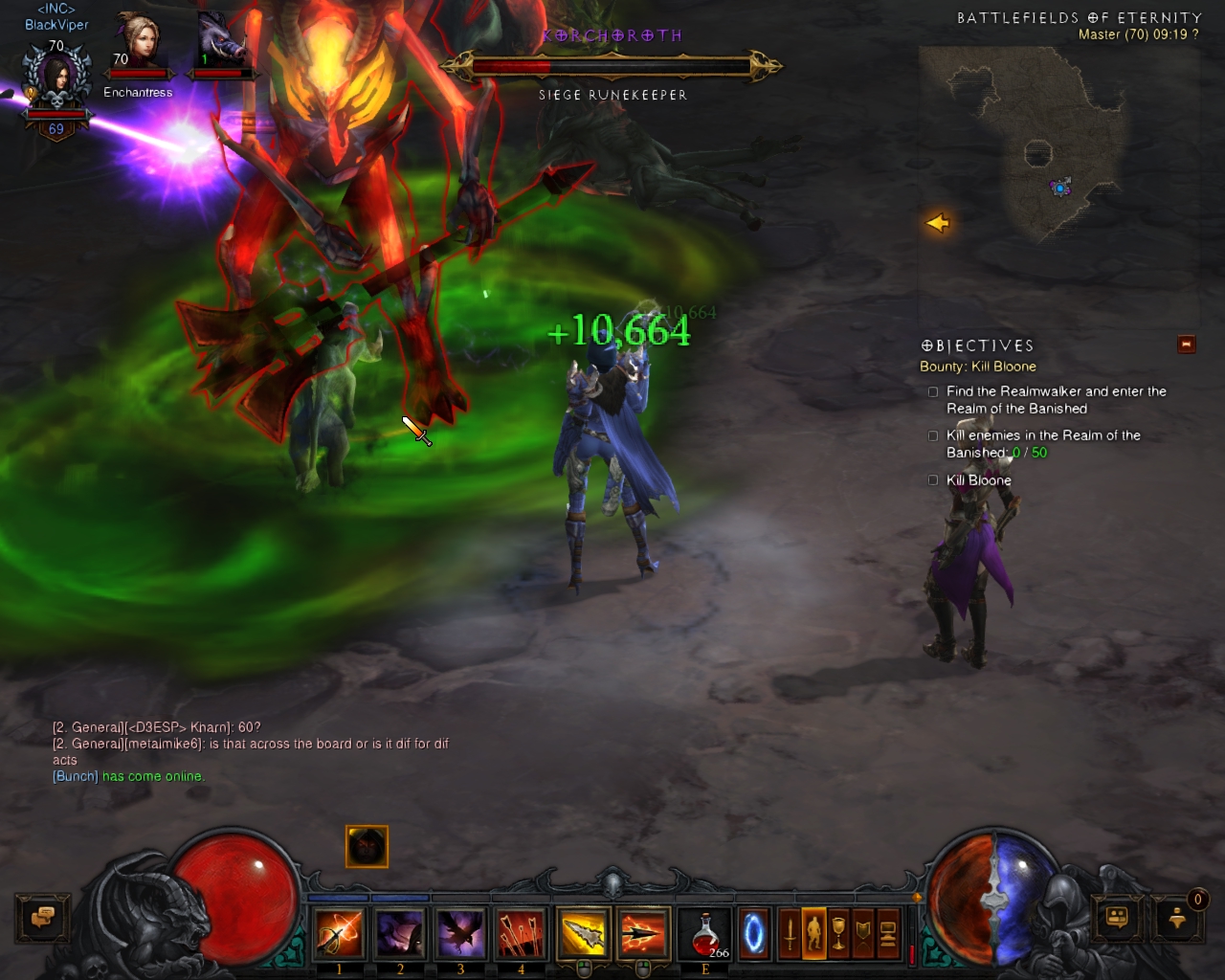Collapse the Objectives tracker panel
The height and width of the screenshot is (980, 1225).
pyautogui.click(x=1187, y=345)
